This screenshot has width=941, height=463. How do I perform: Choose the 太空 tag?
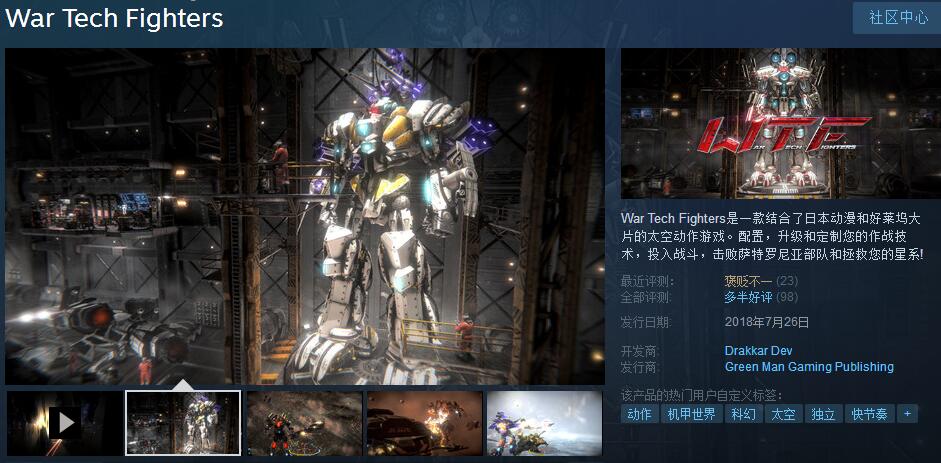783,414
